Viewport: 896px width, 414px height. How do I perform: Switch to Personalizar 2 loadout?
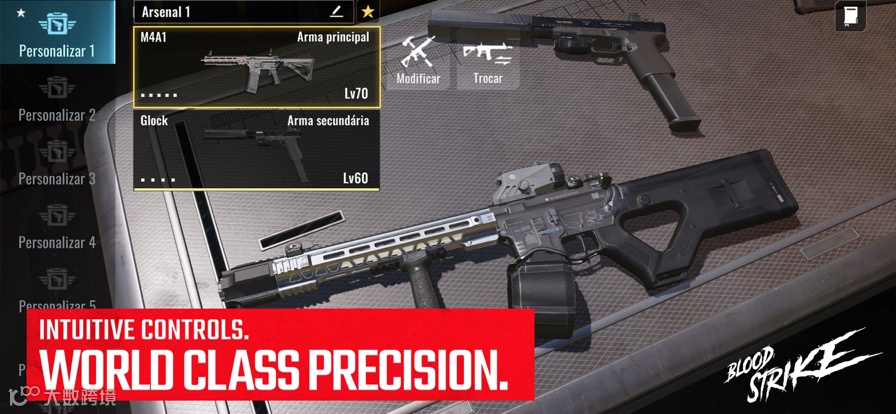pos(57,103)
